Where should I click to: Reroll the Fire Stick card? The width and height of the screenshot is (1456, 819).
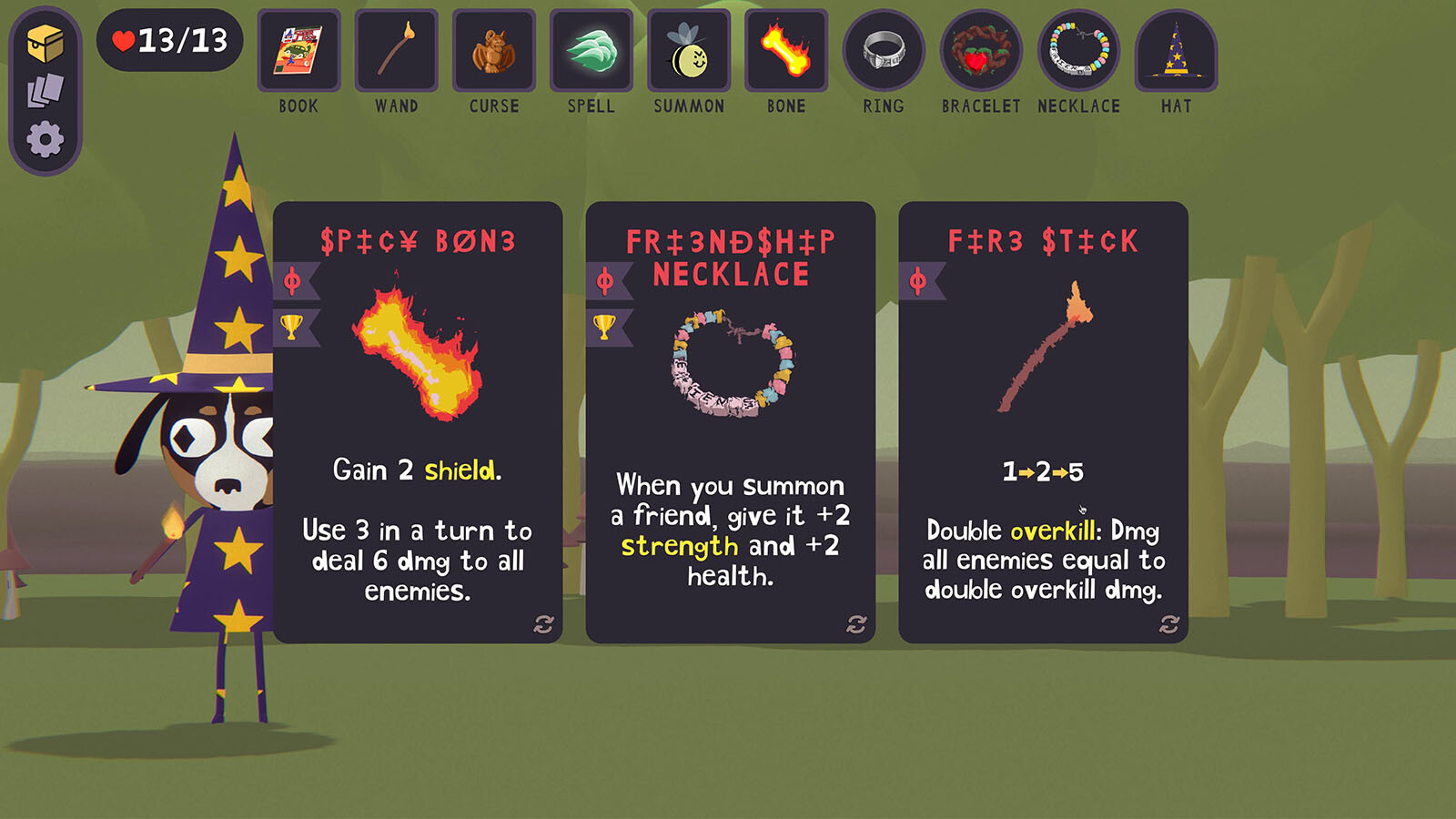pos(1169,624)
